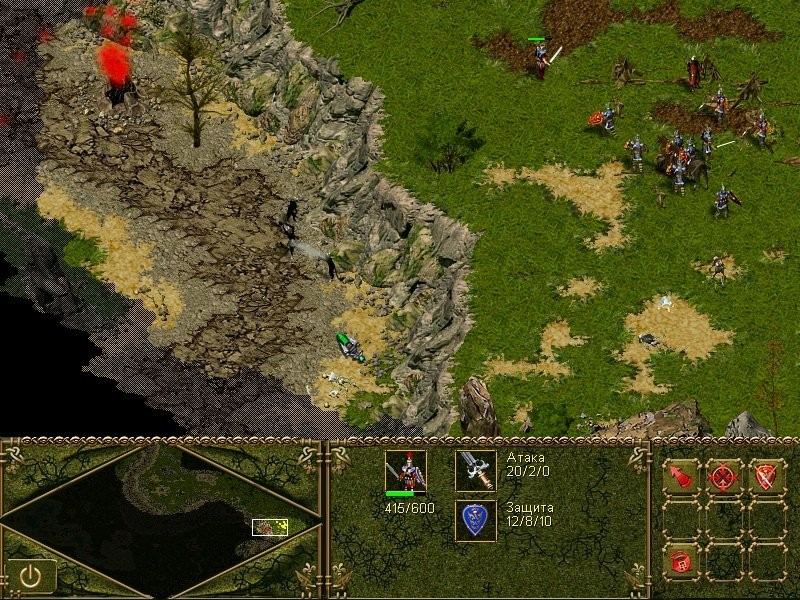
Task: Activate the red arrow move command
Action: pos(680,477)
